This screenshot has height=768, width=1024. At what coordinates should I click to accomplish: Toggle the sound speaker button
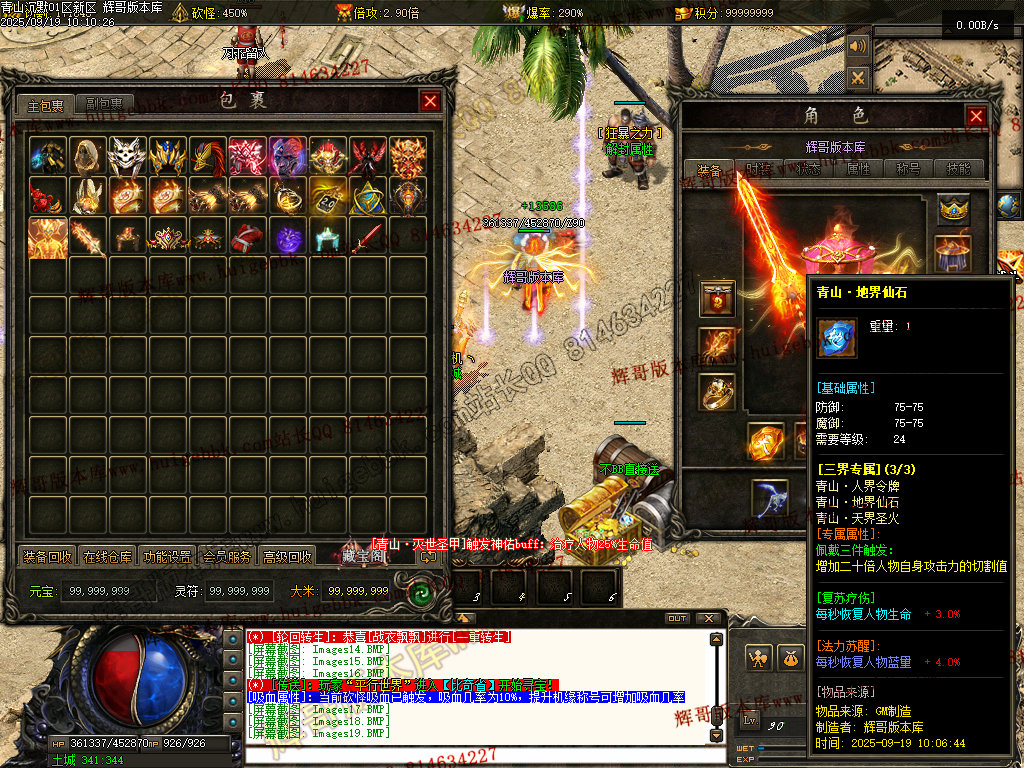(857, 46)
